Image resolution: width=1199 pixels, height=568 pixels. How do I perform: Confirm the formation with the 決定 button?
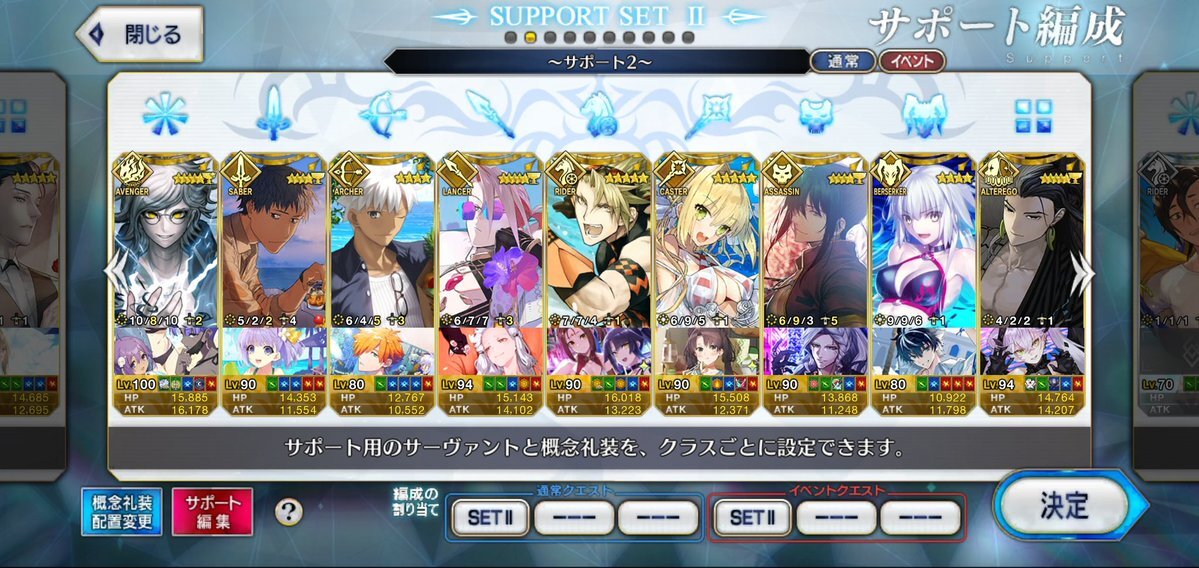pyautogui.click(x=1062, y=506)
